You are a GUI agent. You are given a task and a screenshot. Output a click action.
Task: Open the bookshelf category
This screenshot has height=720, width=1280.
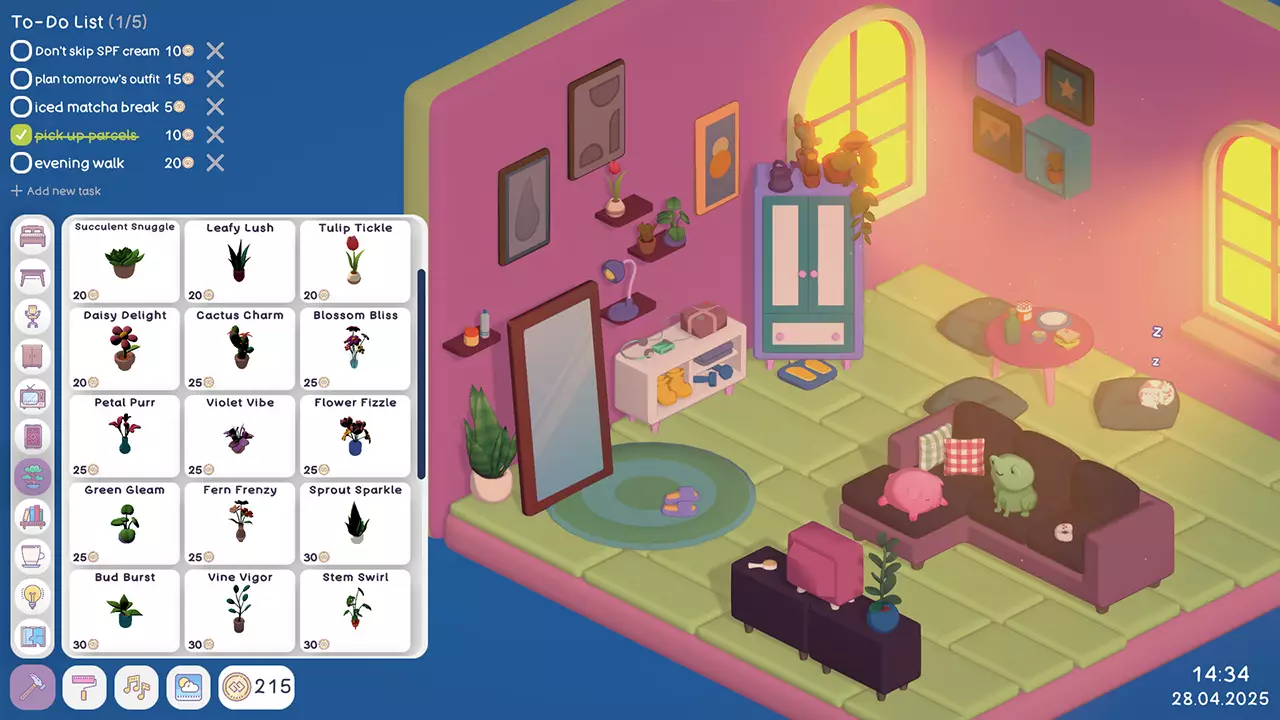point(33,517)
